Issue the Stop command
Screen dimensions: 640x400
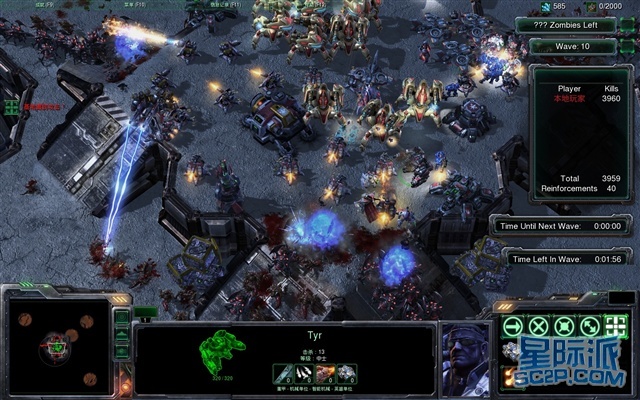[x=540, y=327]
